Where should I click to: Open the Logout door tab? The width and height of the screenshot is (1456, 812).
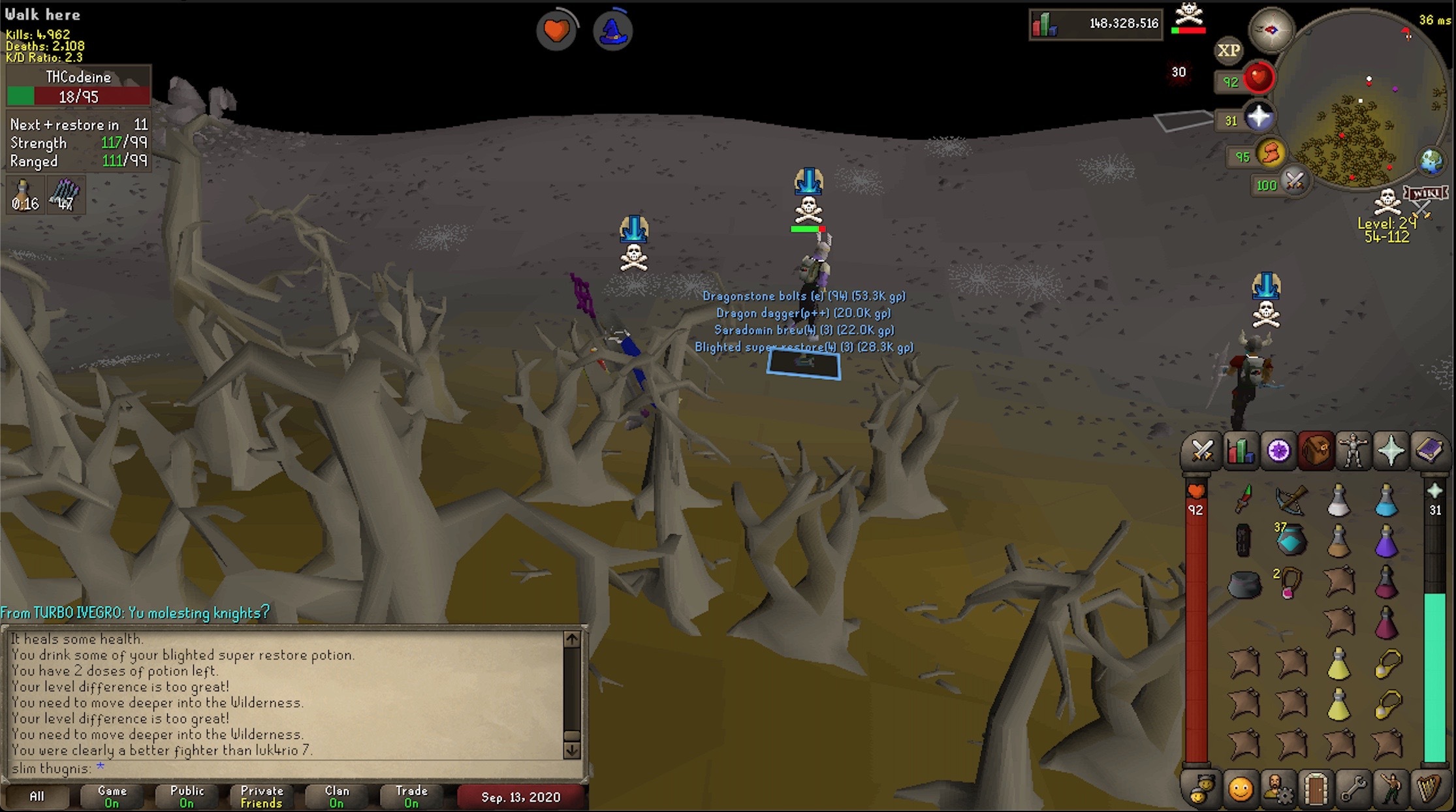pyautogui.click(x=1316, y=790)
